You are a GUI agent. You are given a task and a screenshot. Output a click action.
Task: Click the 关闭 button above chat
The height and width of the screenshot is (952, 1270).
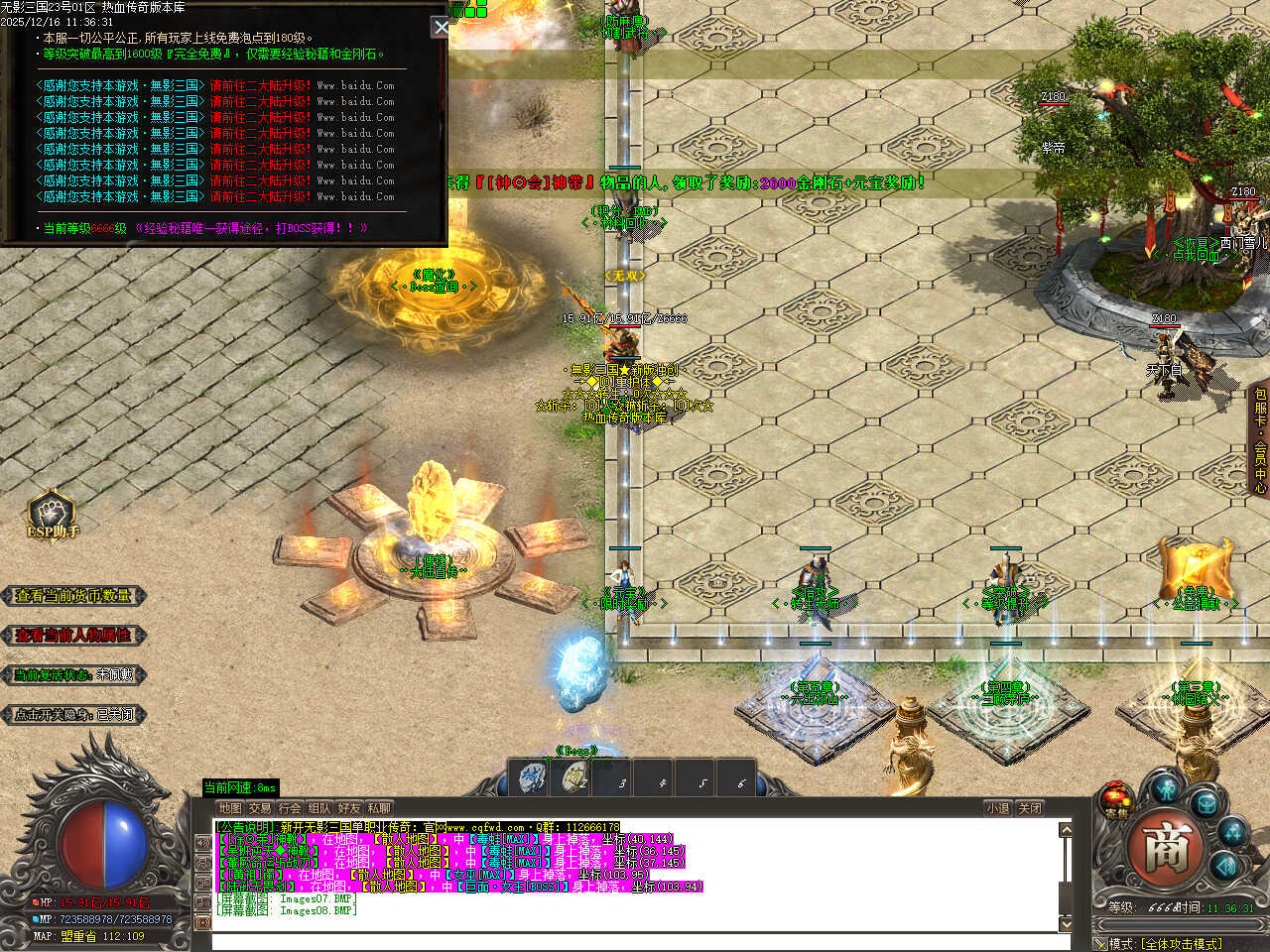point(1030,808)
